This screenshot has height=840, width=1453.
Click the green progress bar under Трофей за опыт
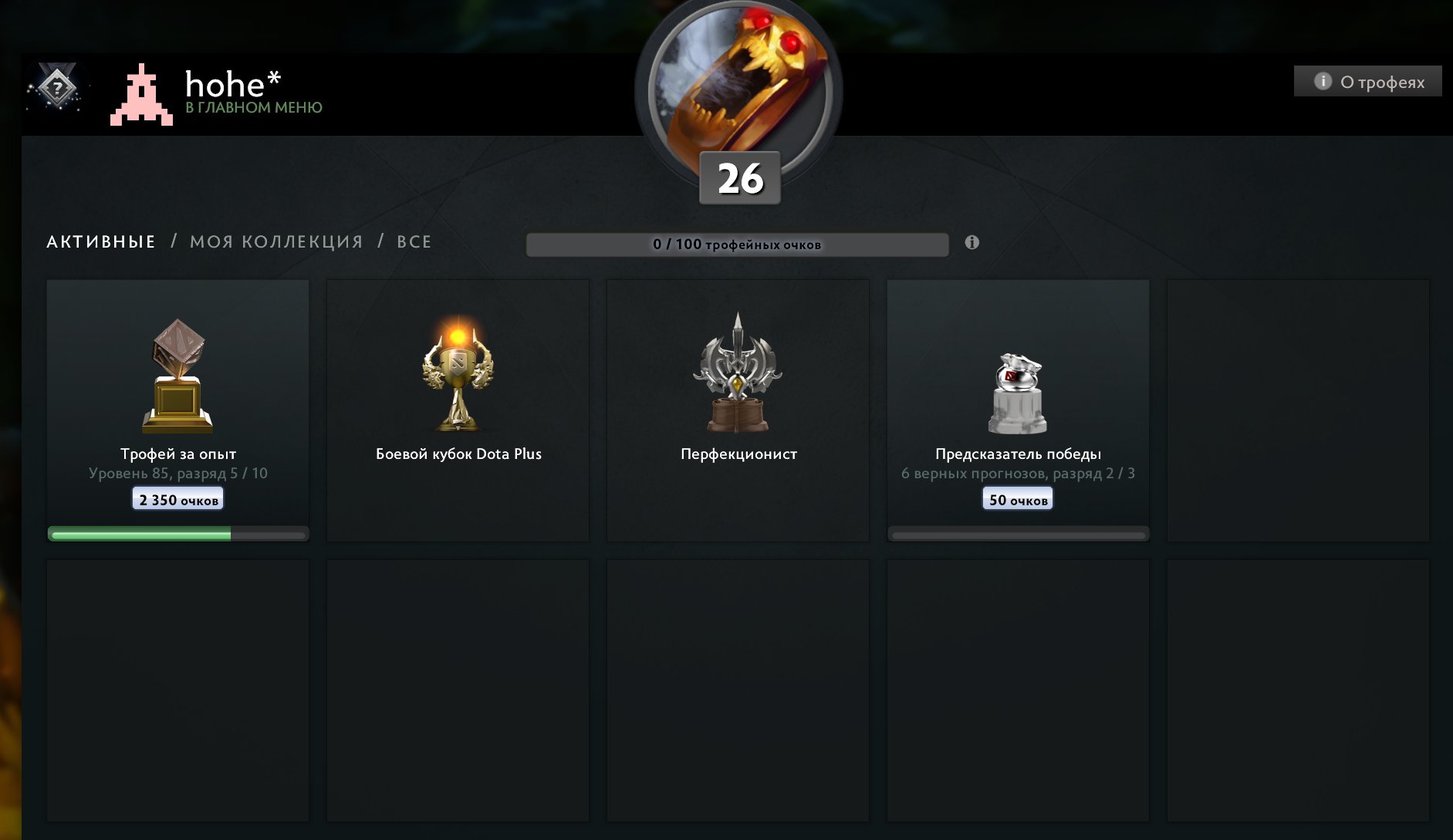click(x=177, y=532)
